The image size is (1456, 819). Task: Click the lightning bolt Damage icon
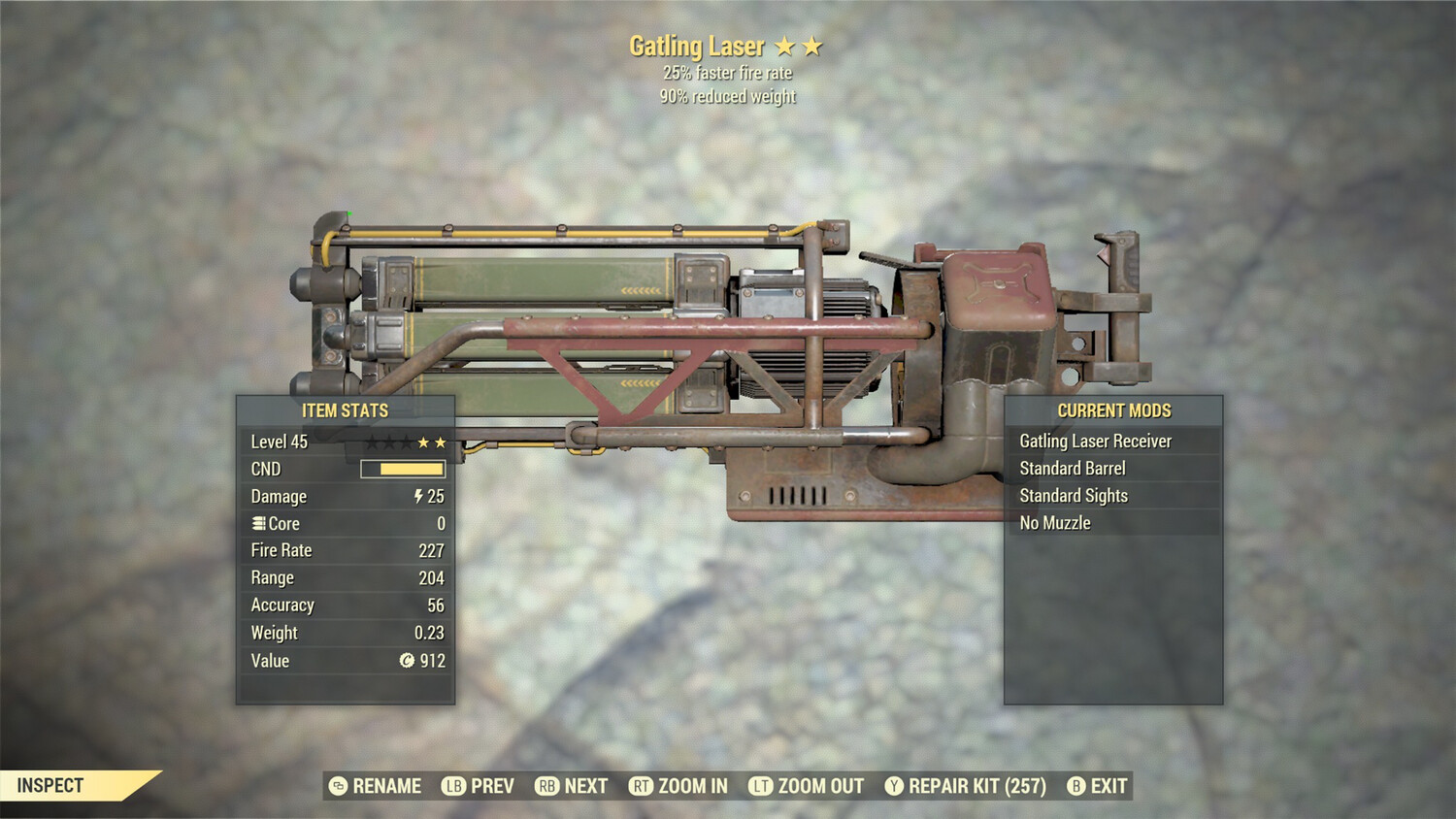click(417, 496)
